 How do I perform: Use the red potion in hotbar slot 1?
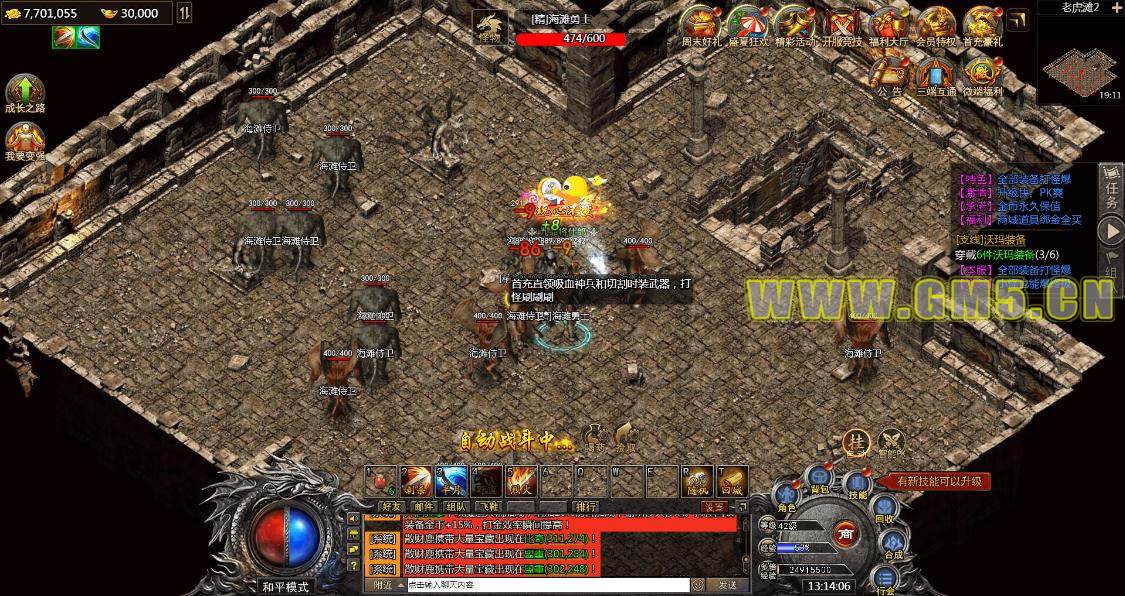tap(380, 481)
